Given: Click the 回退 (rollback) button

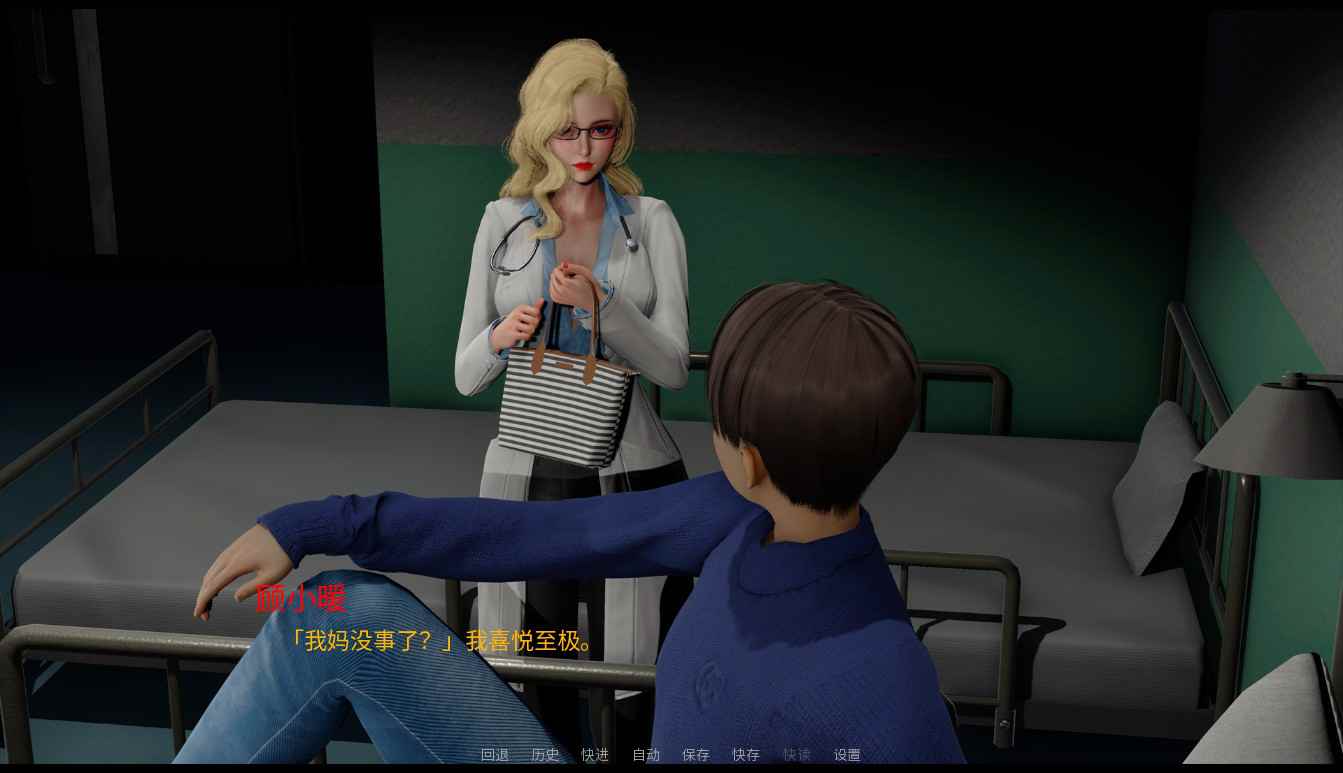Looking at the screenshot, I should (x=495, y=755).
